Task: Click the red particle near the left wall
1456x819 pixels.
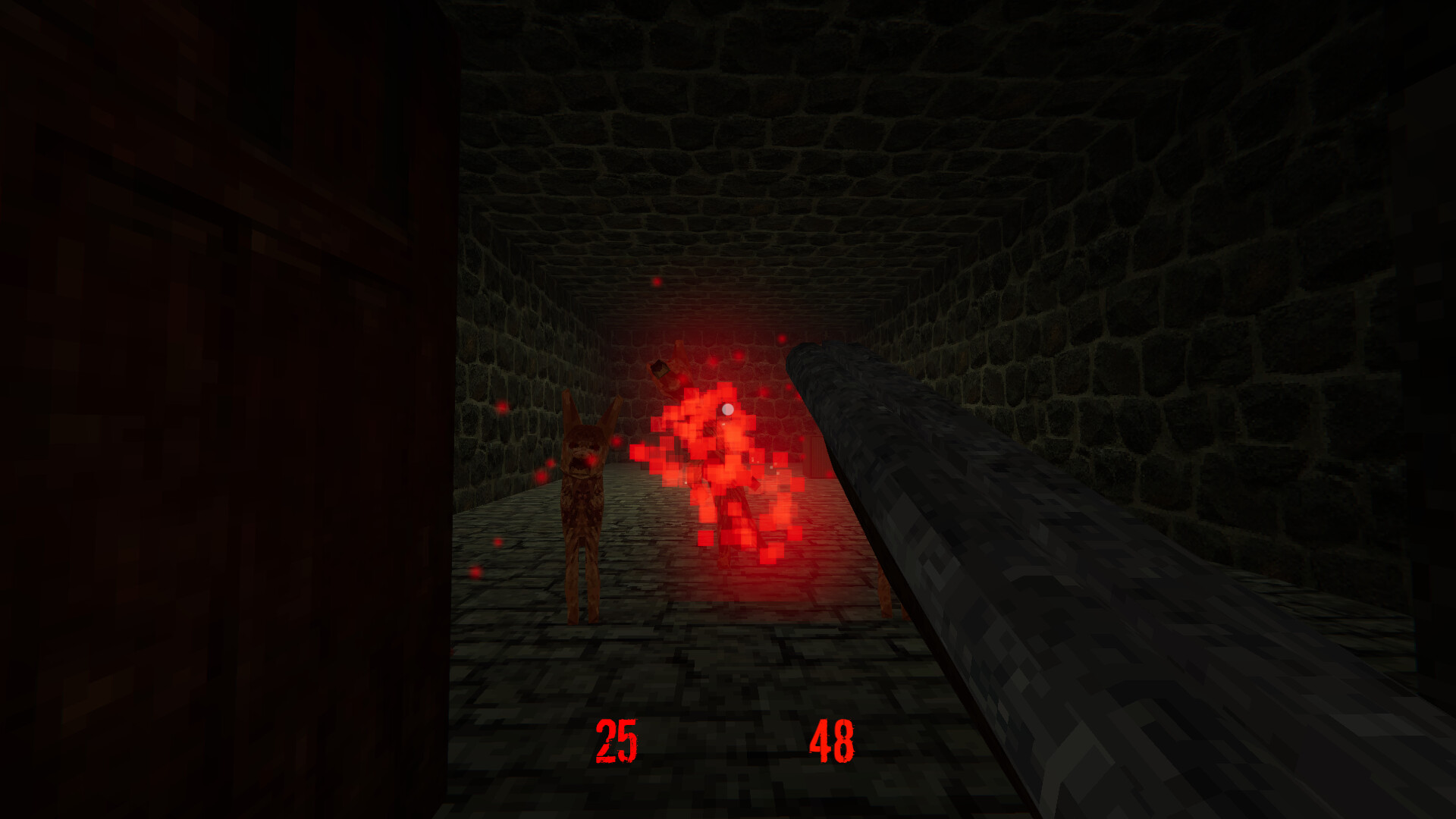Action: [x=502, y=407]
